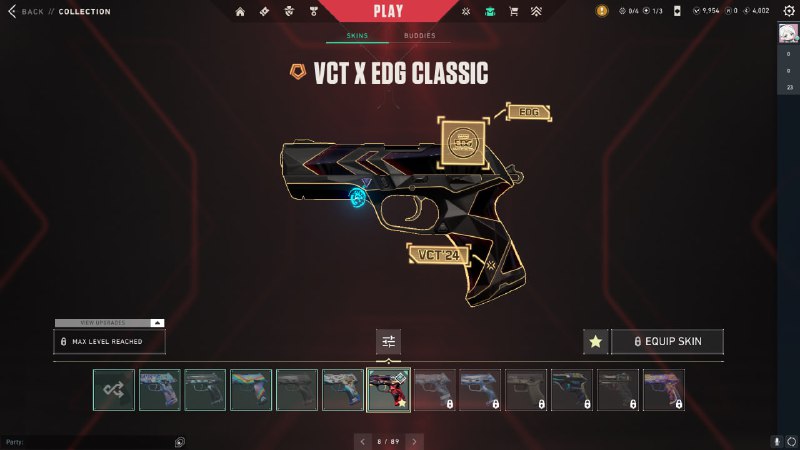Open the store shopping cart
Screen dimensions: 800x450
(x=513, y=12)
